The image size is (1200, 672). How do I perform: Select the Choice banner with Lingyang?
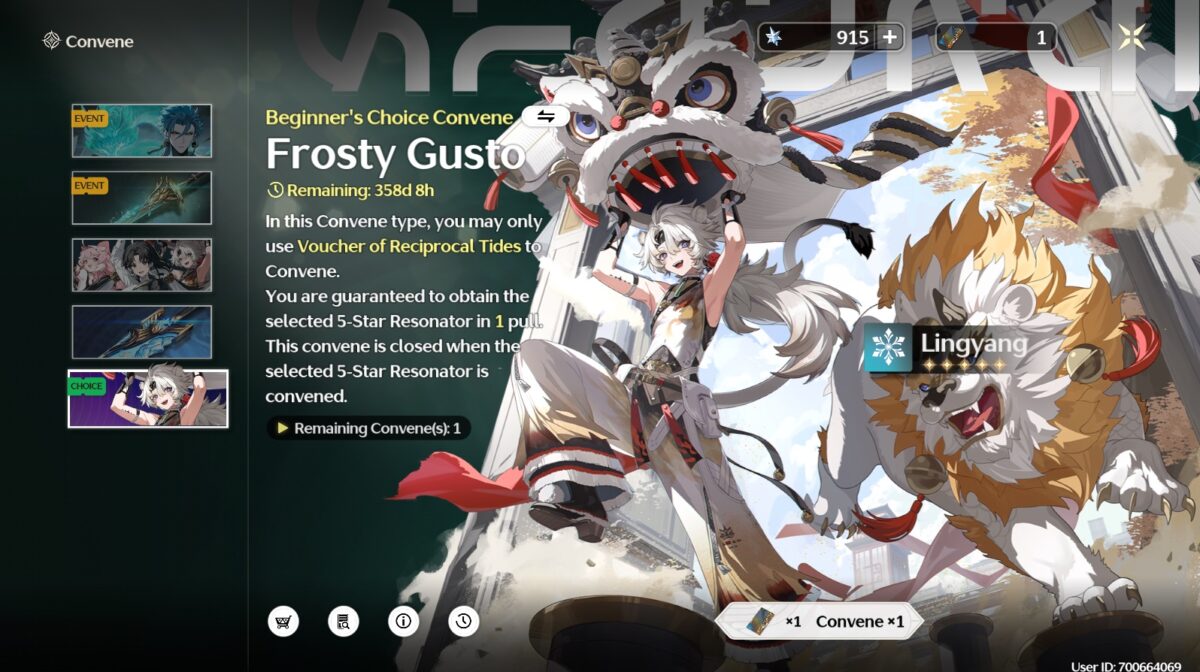(148, 399)
